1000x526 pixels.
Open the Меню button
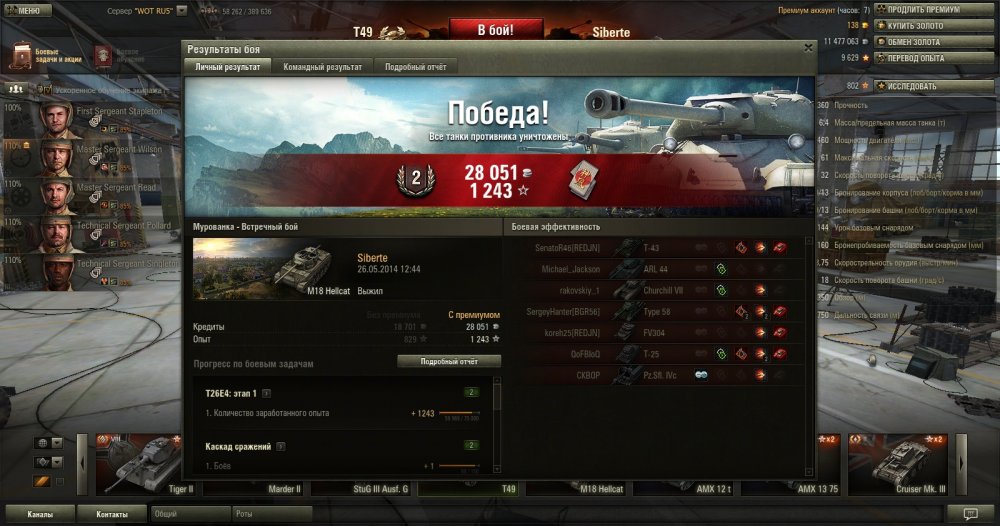tap(25, 10)
